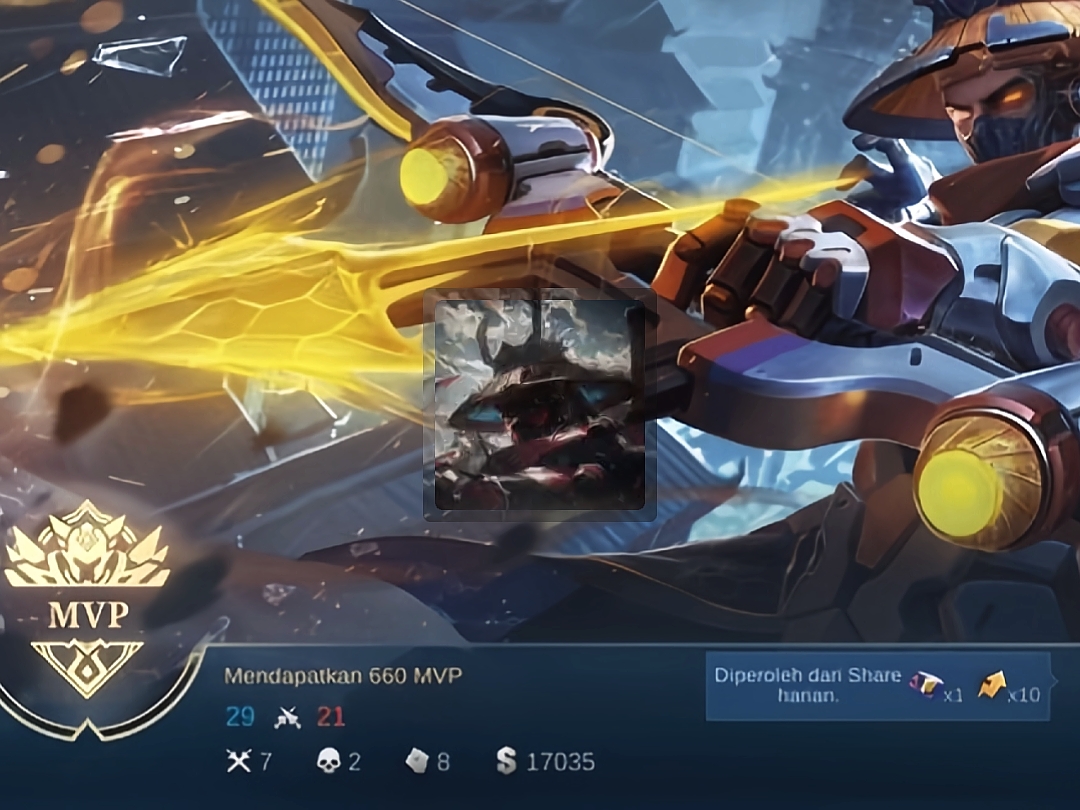Image resolution: width=1080 pixels, height=810 pixels.
Task: Select the hero portrait thumbnail in the center
Action: pos(540,405)
